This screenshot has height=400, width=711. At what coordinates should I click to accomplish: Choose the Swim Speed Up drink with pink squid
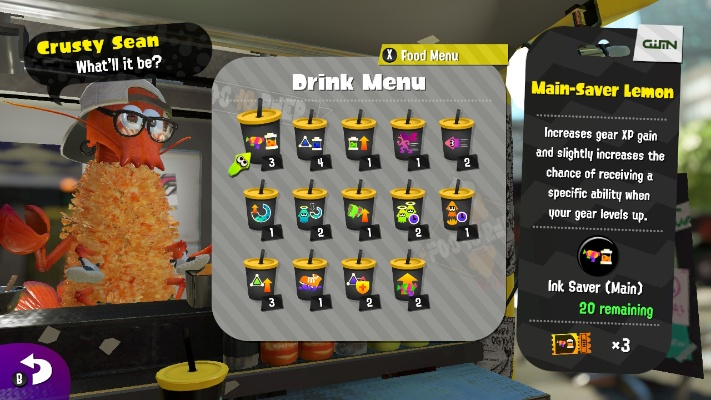pyautogui.click(x=456, y=140)
